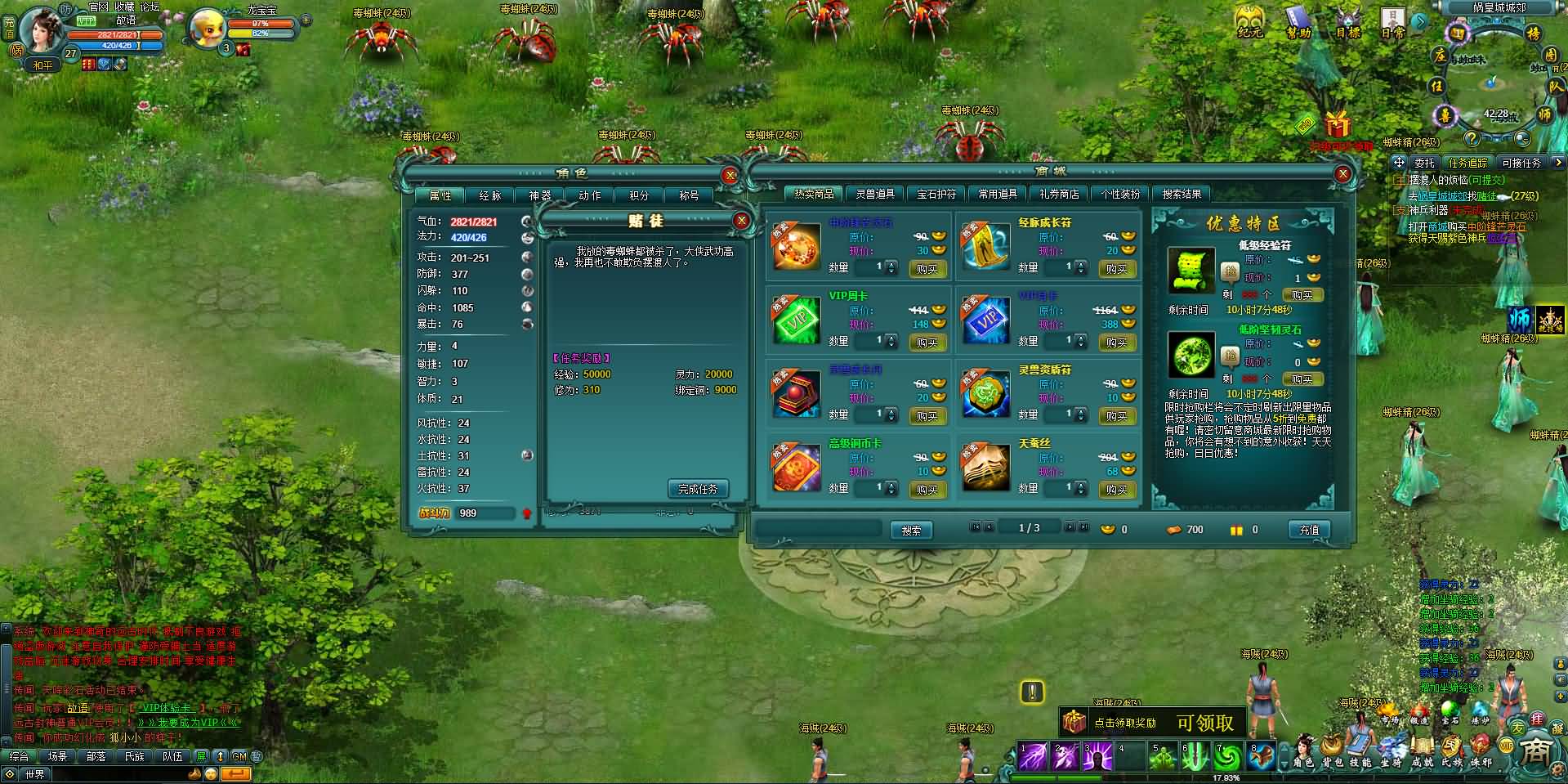Purchase the 天蚕丝 item

pos(1116,490)
